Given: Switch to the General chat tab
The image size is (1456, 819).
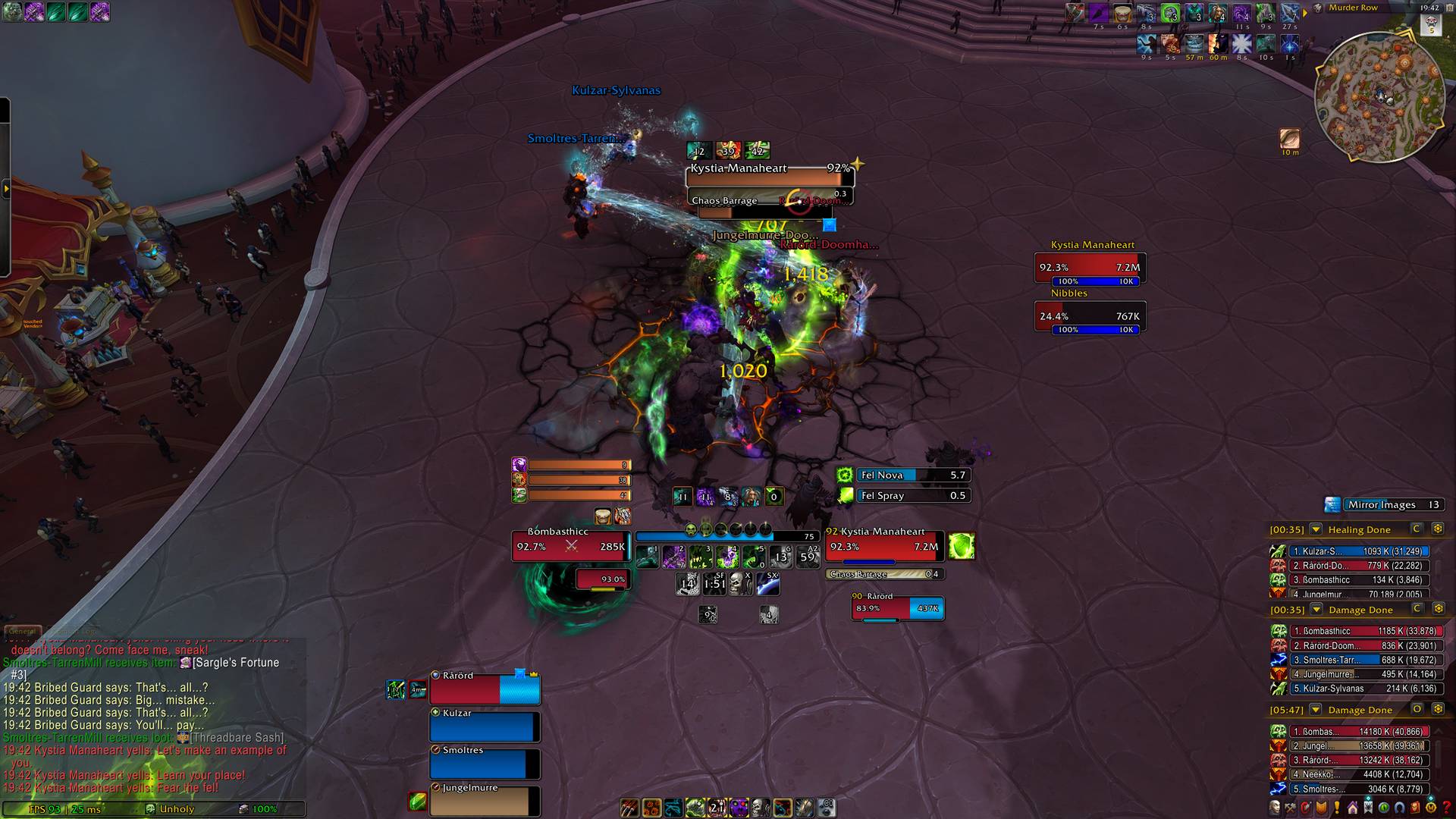Looking at the screenshot, I should (22, 631).
